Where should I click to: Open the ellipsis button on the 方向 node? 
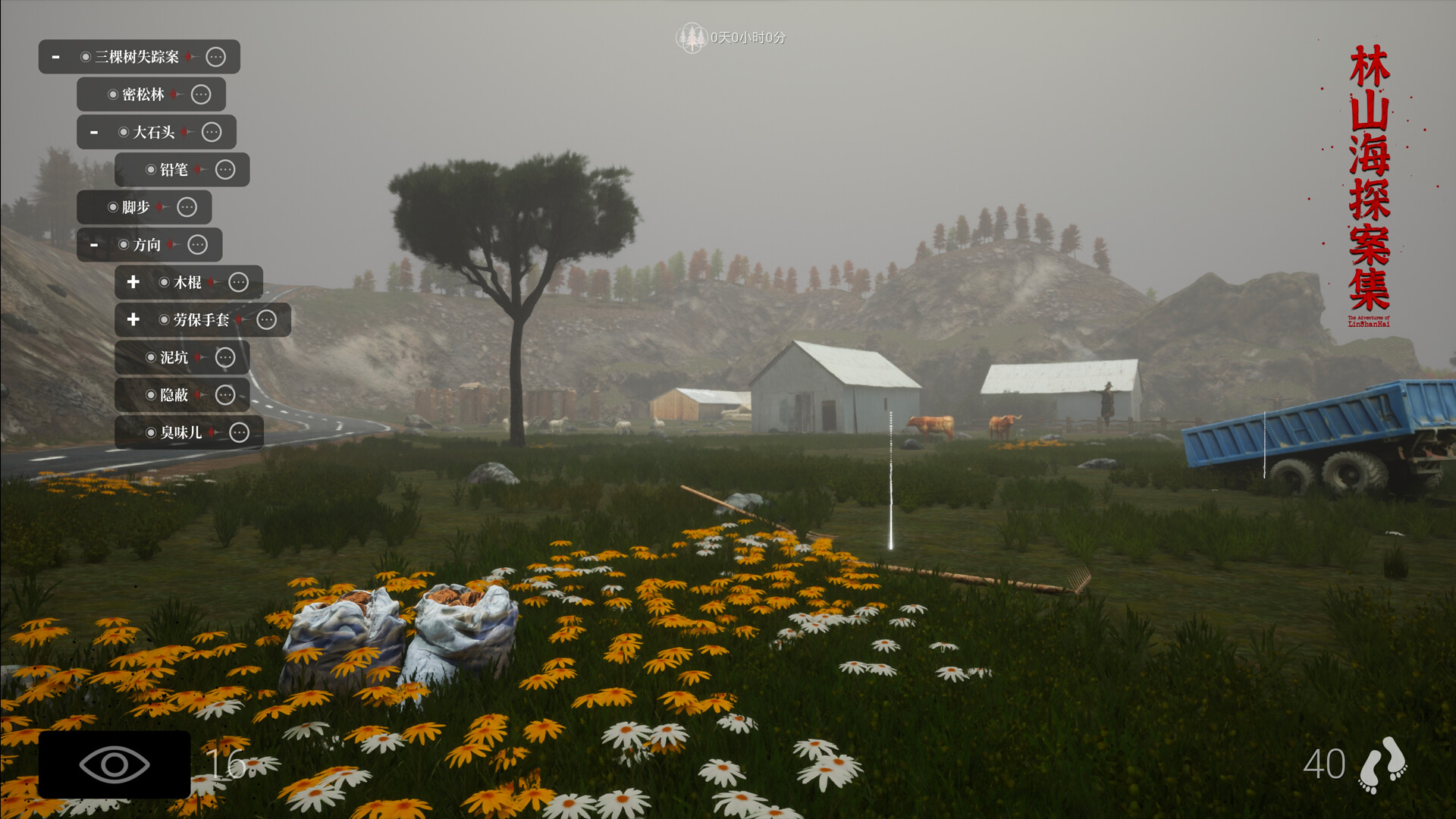click(199, 244)
